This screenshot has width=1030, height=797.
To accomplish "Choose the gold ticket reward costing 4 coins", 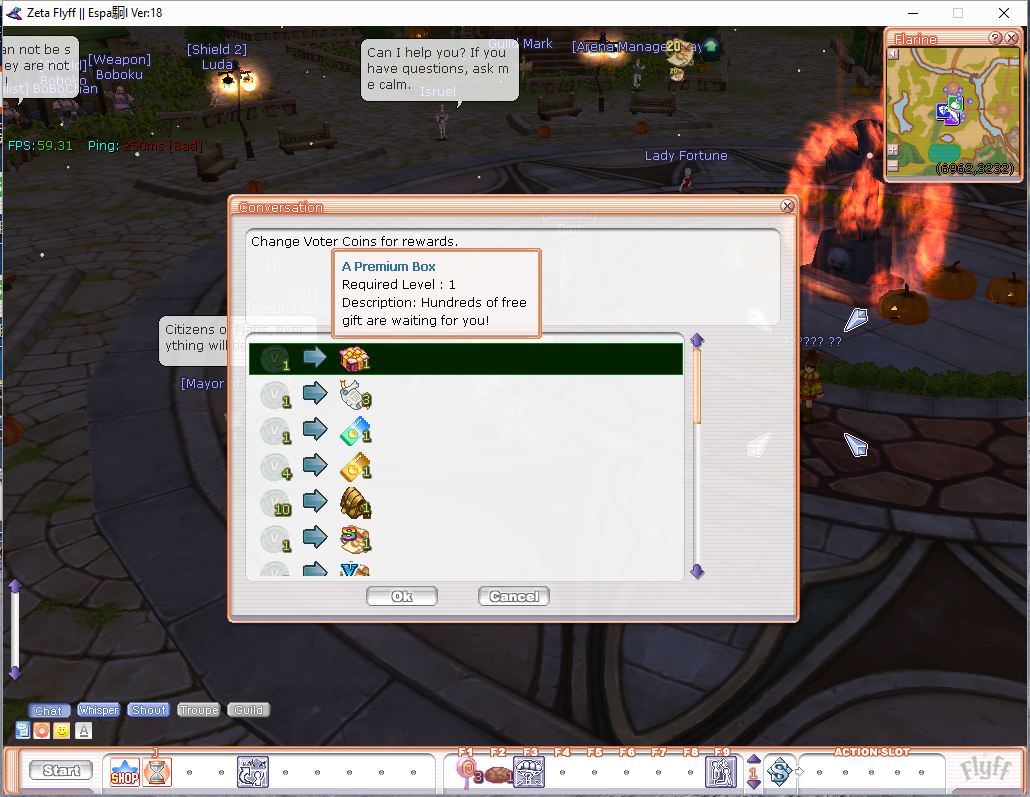I will point(465,467).
